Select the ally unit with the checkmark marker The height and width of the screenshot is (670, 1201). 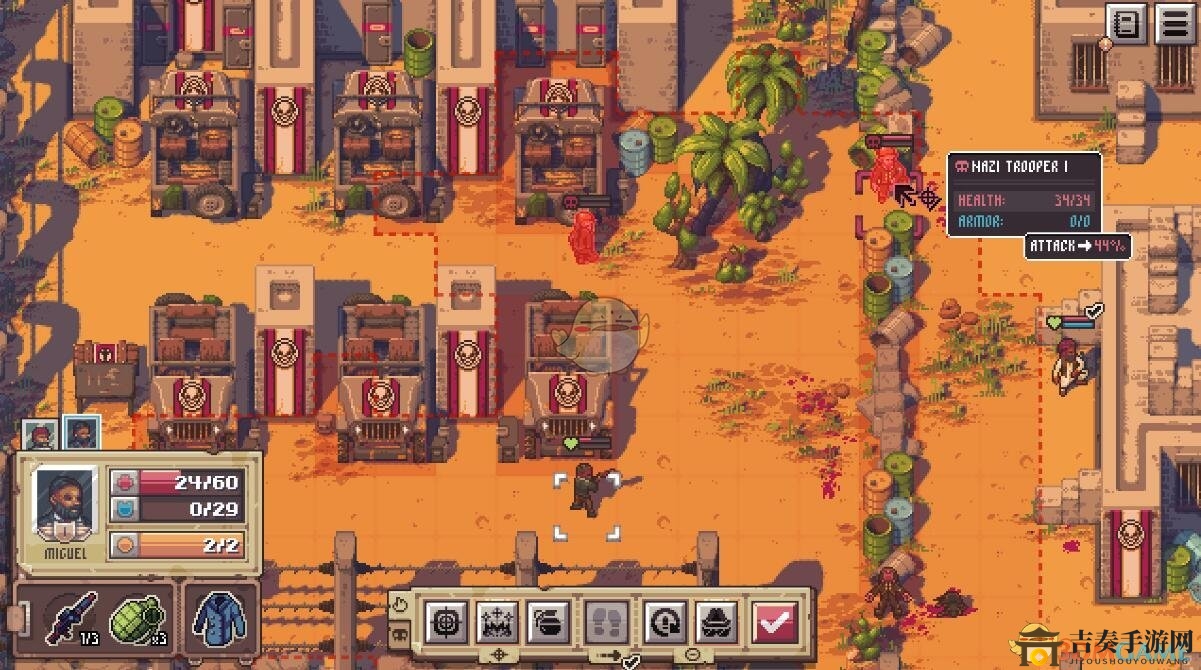(x=1068, y=363)
